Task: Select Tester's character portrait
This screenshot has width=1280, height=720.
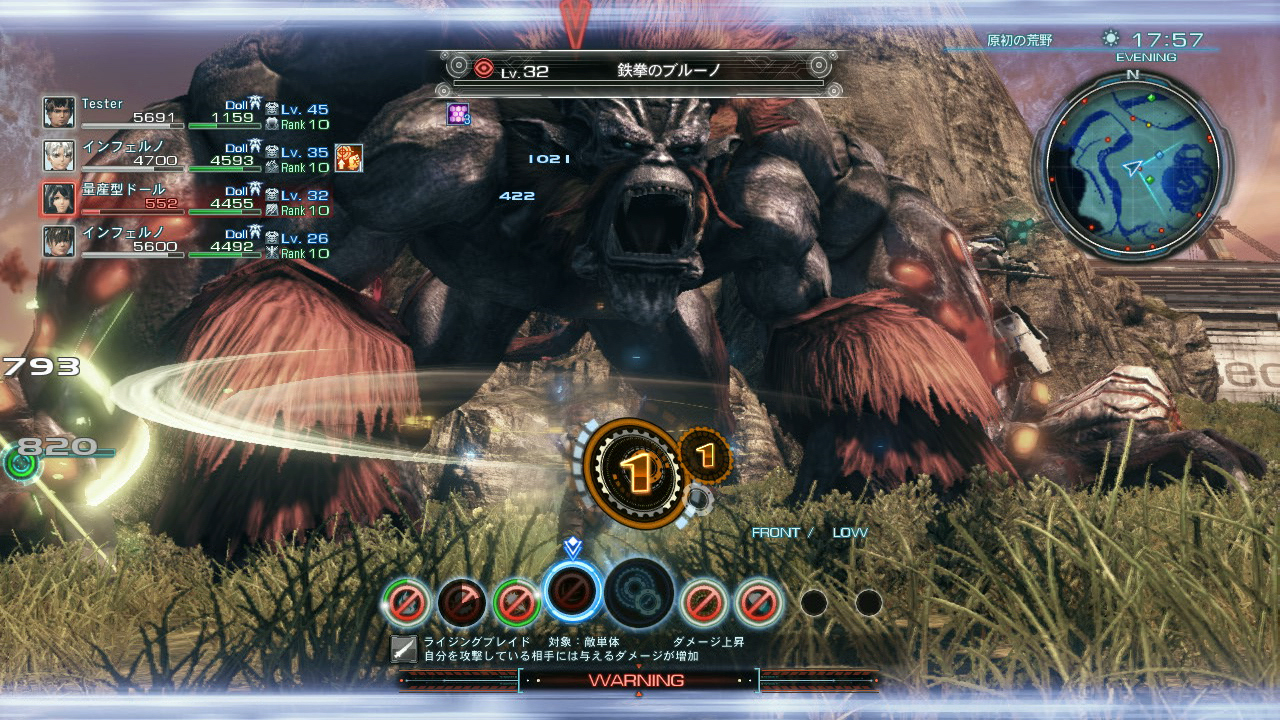Action: click(58, 110)
